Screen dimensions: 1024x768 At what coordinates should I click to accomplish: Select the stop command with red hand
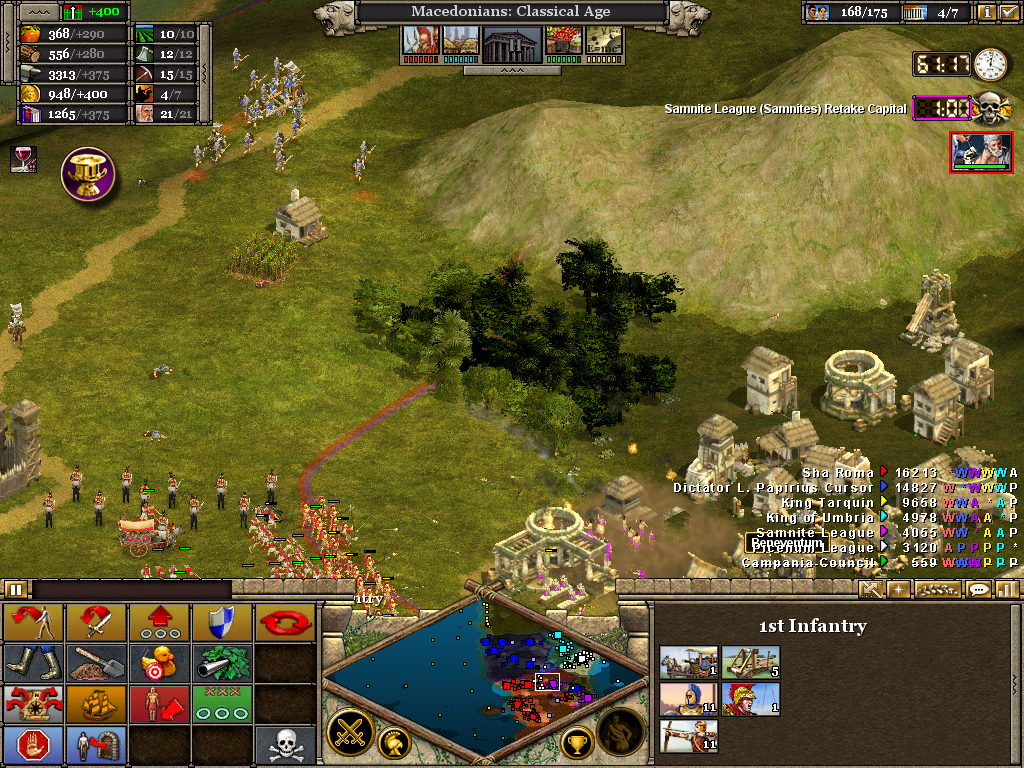(x=33, y=745)
